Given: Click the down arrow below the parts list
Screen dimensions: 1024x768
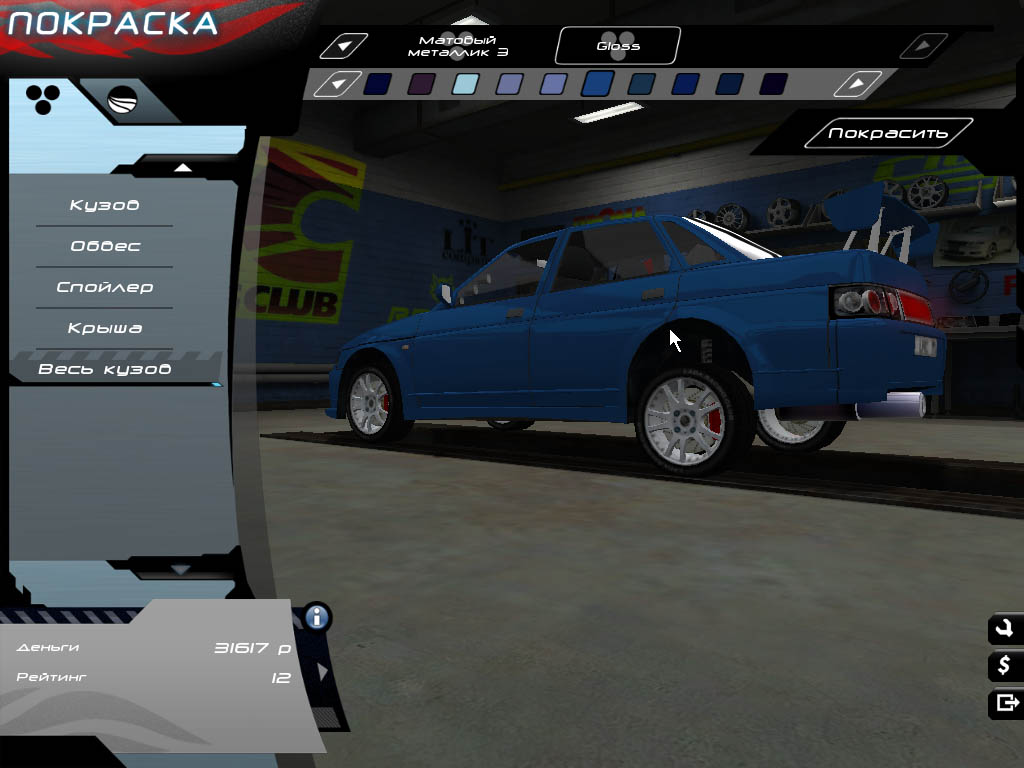Looking at the screenshot, I should [181, 569].
